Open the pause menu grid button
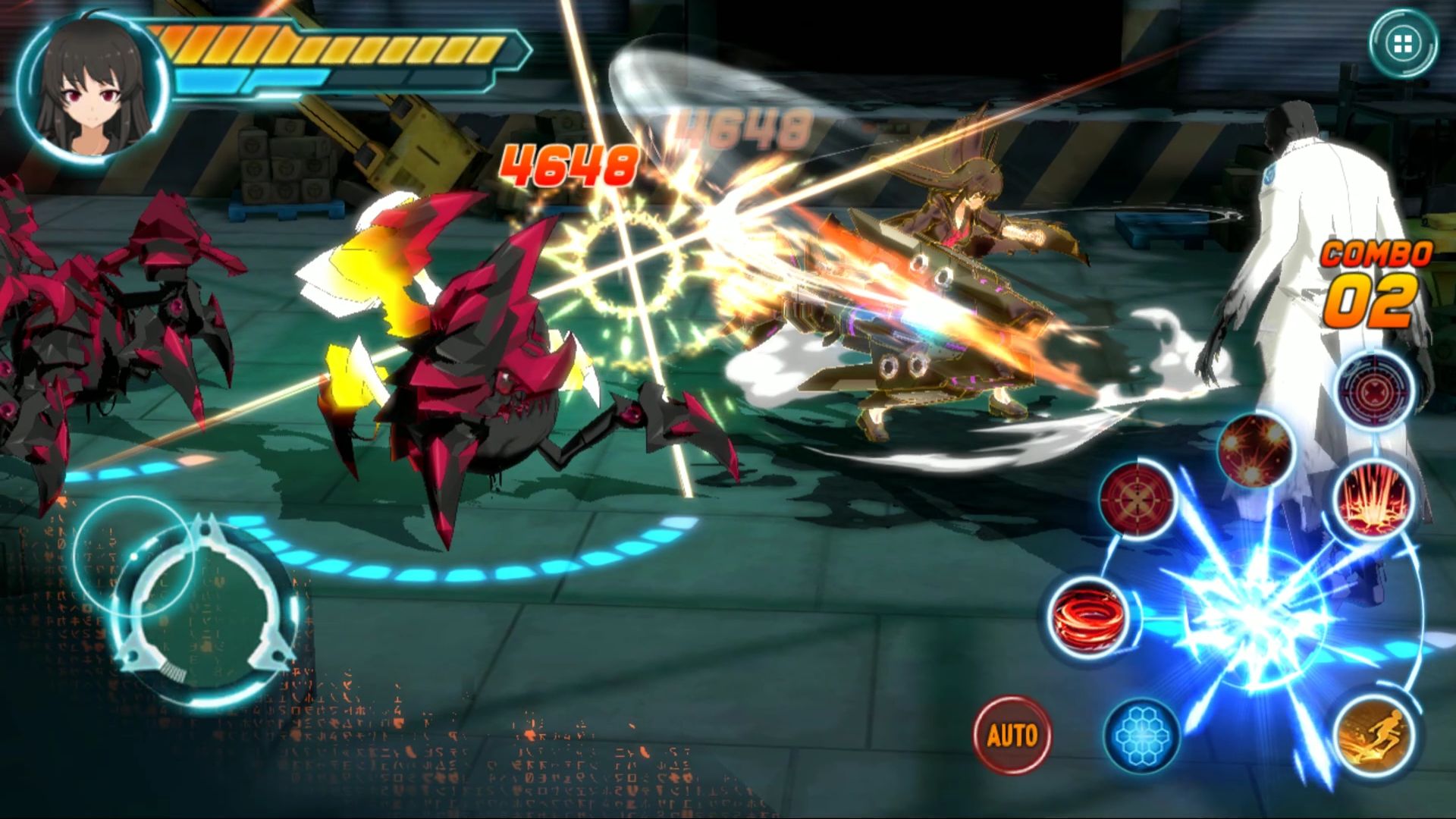This screenshot has height=819, width=1456. pyautogui.click(x=1402, y=42)
